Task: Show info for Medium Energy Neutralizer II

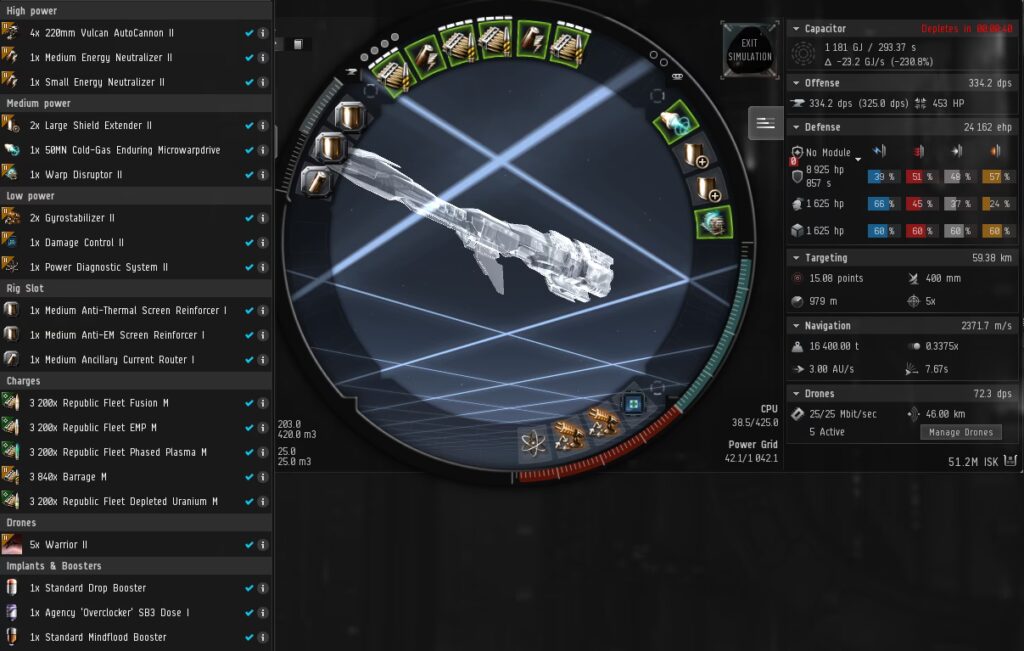Action: pyautogui.click(x=263, y=58)
